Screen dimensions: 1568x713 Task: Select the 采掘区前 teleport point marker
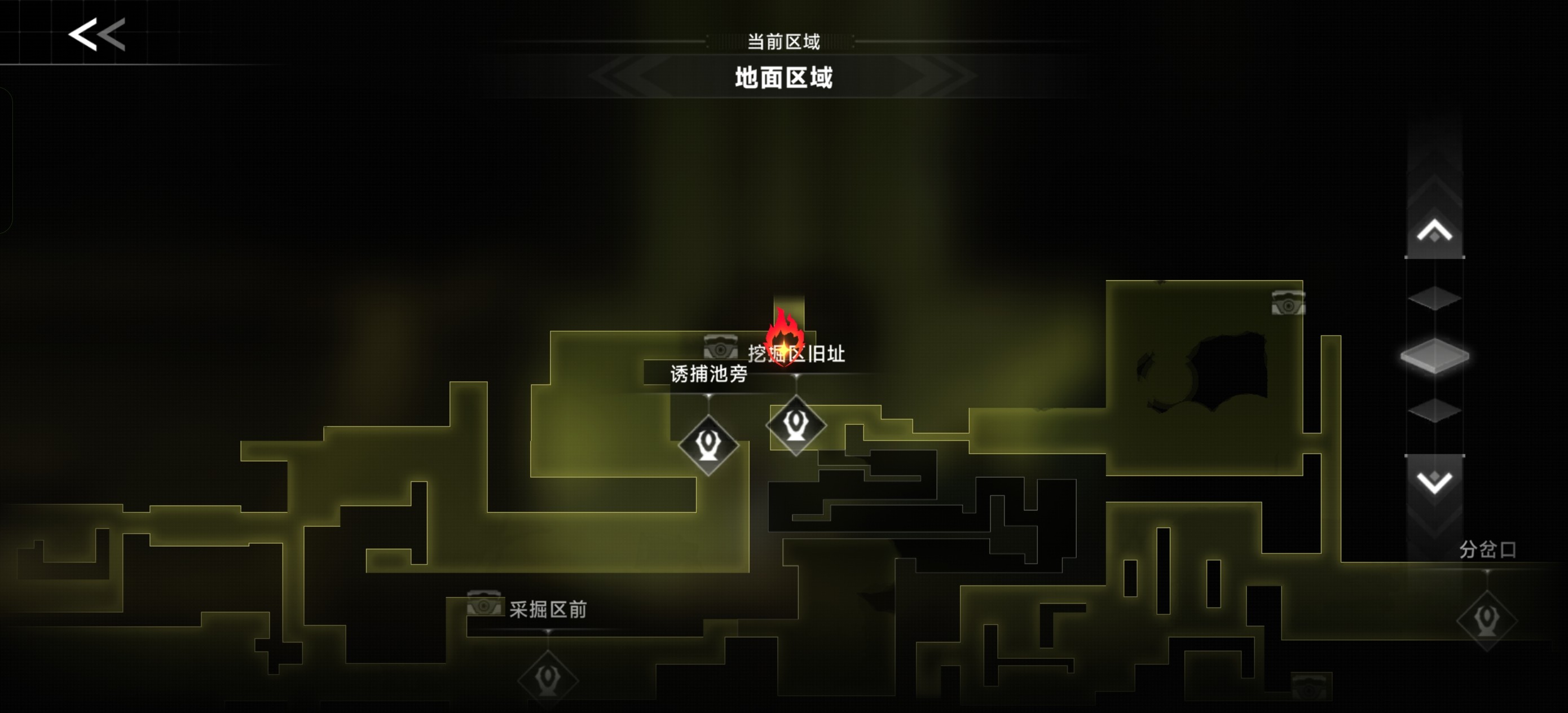(x=548, y=677)
